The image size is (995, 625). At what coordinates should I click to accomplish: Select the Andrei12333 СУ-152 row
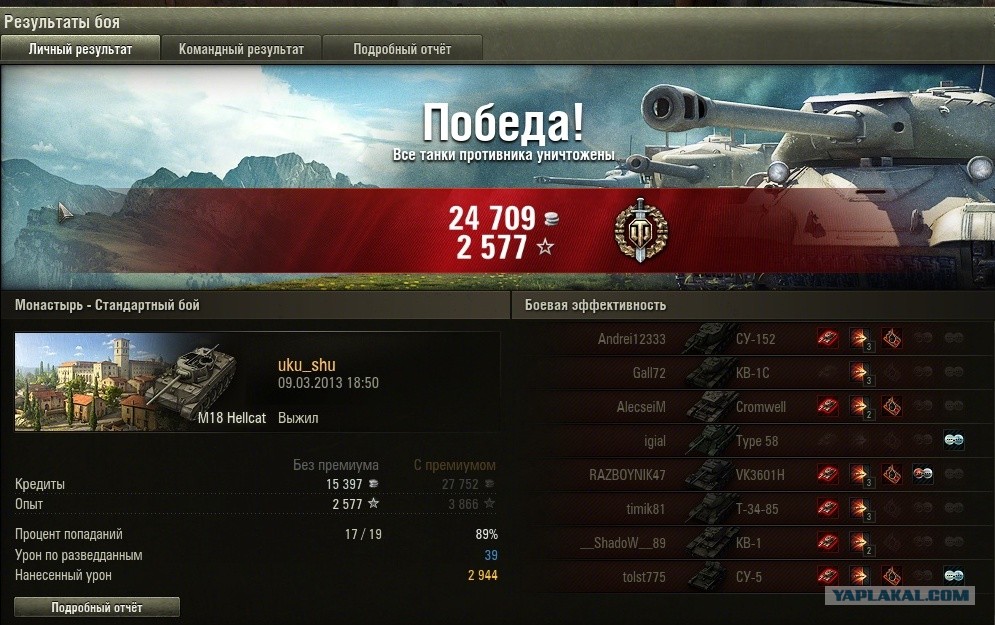coord(750,339)
